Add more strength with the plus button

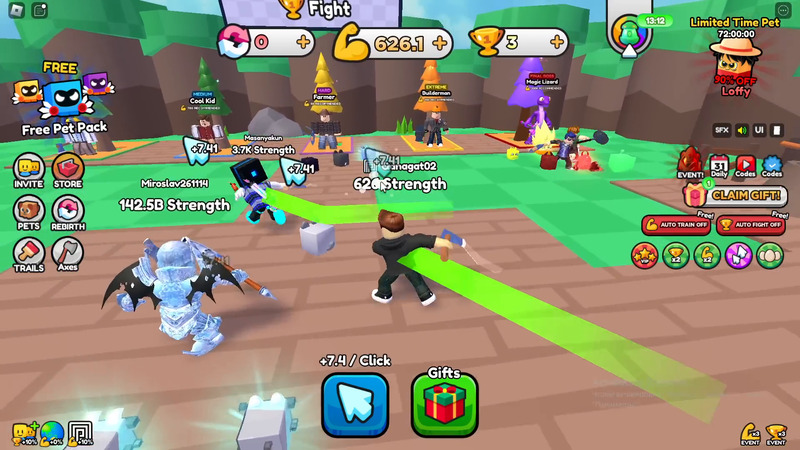click(x=440, y=43)
